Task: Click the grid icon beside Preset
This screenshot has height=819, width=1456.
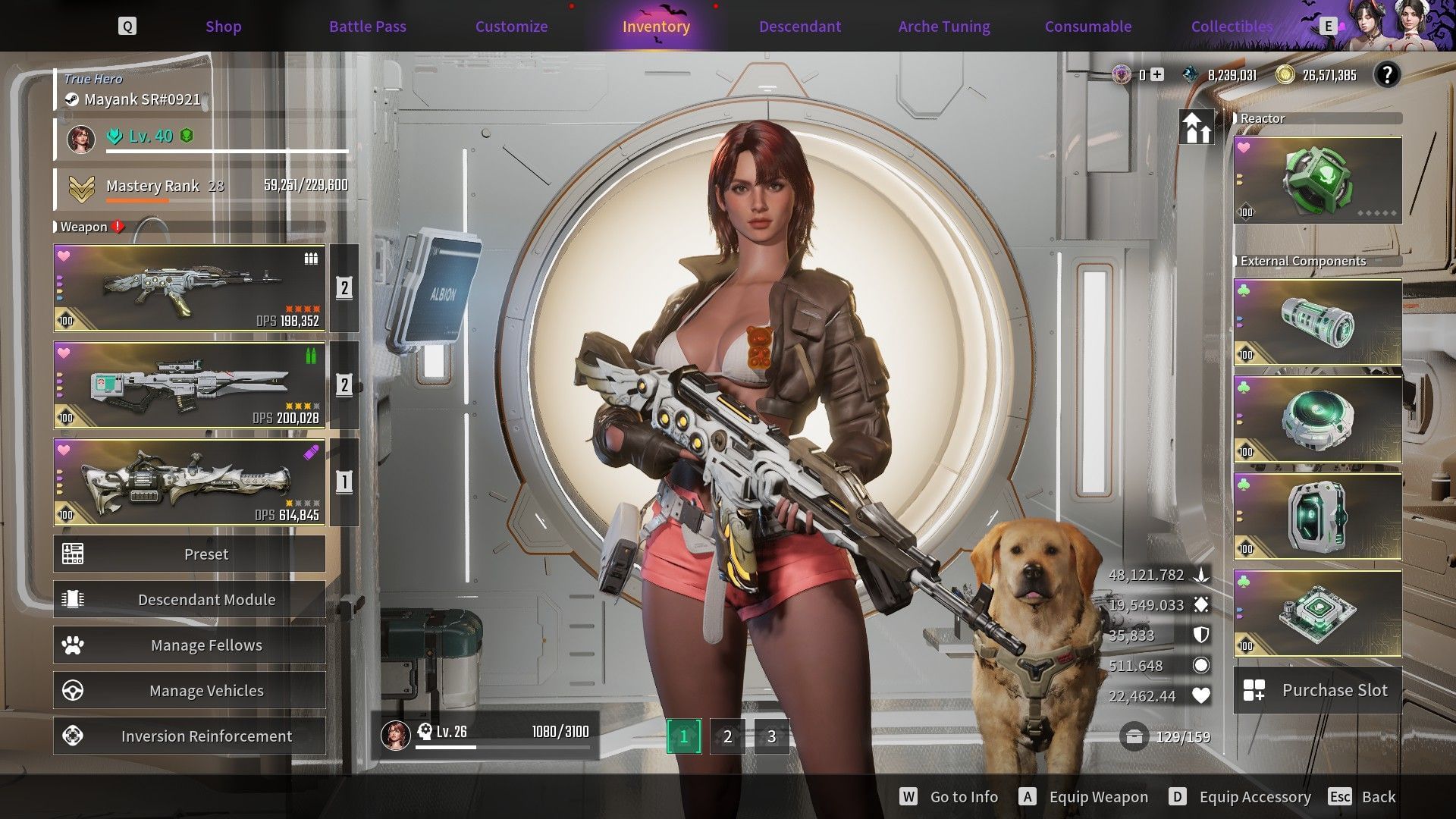Action: tap(73, 554)
